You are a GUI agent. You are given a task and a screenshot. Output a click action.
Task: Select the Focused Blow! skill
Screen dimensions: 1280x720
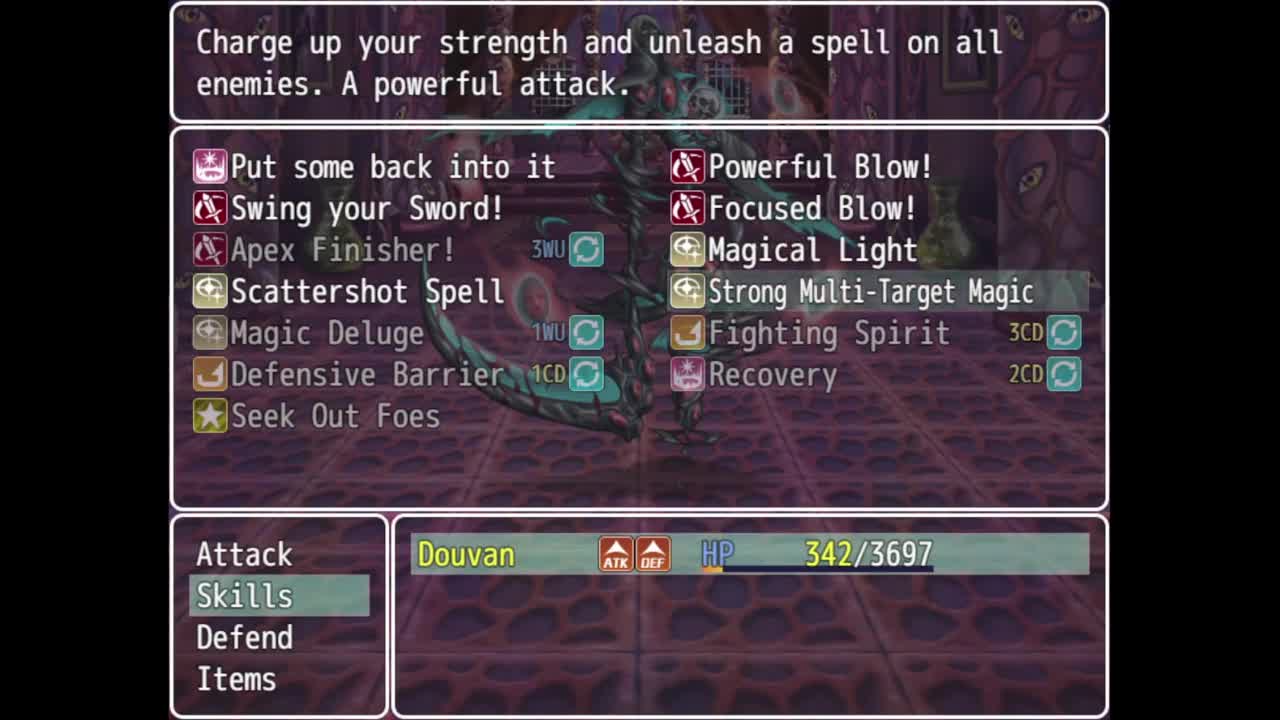(812, 209)
